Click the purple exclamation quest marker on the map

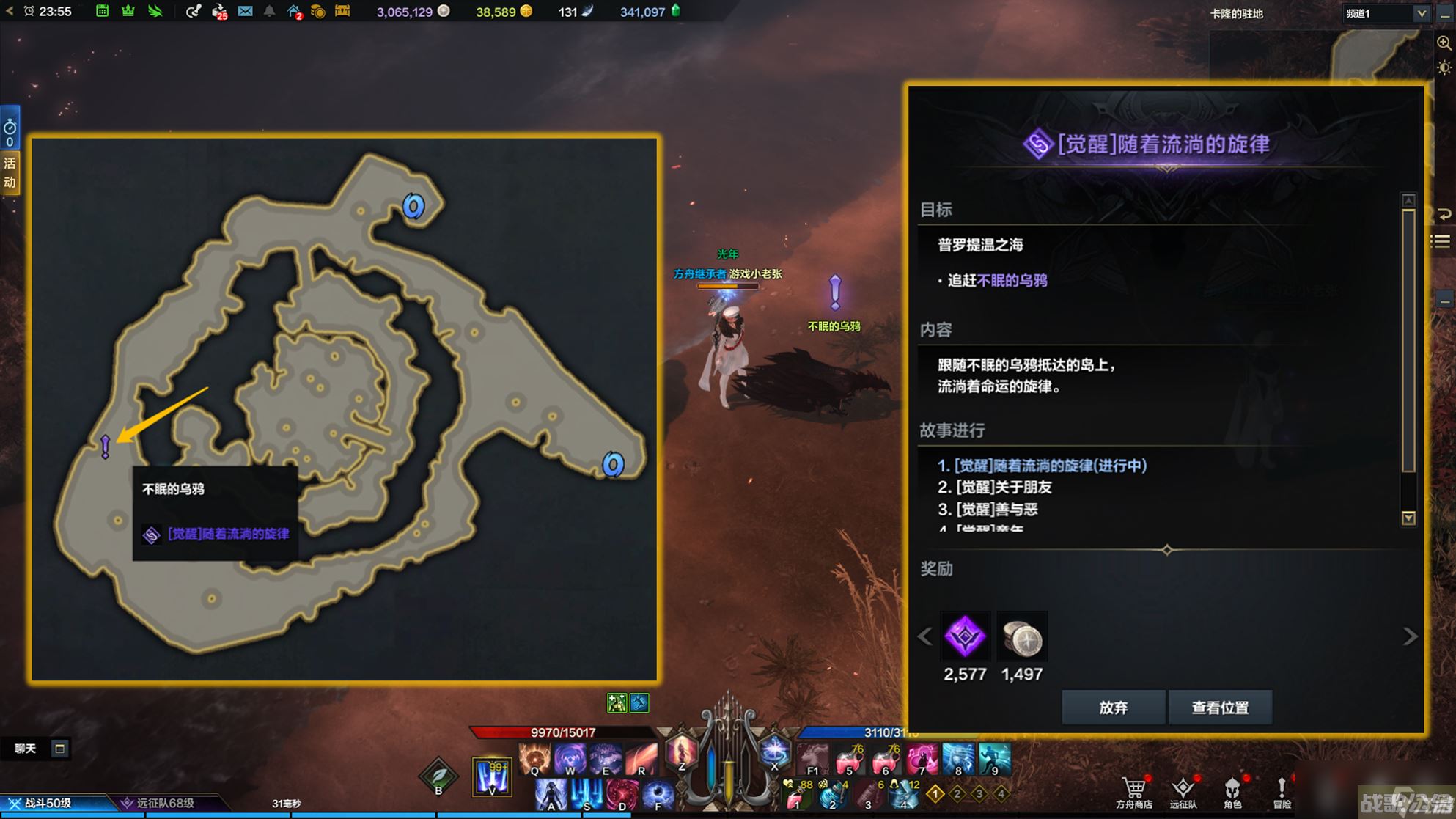tap(106, 445)
